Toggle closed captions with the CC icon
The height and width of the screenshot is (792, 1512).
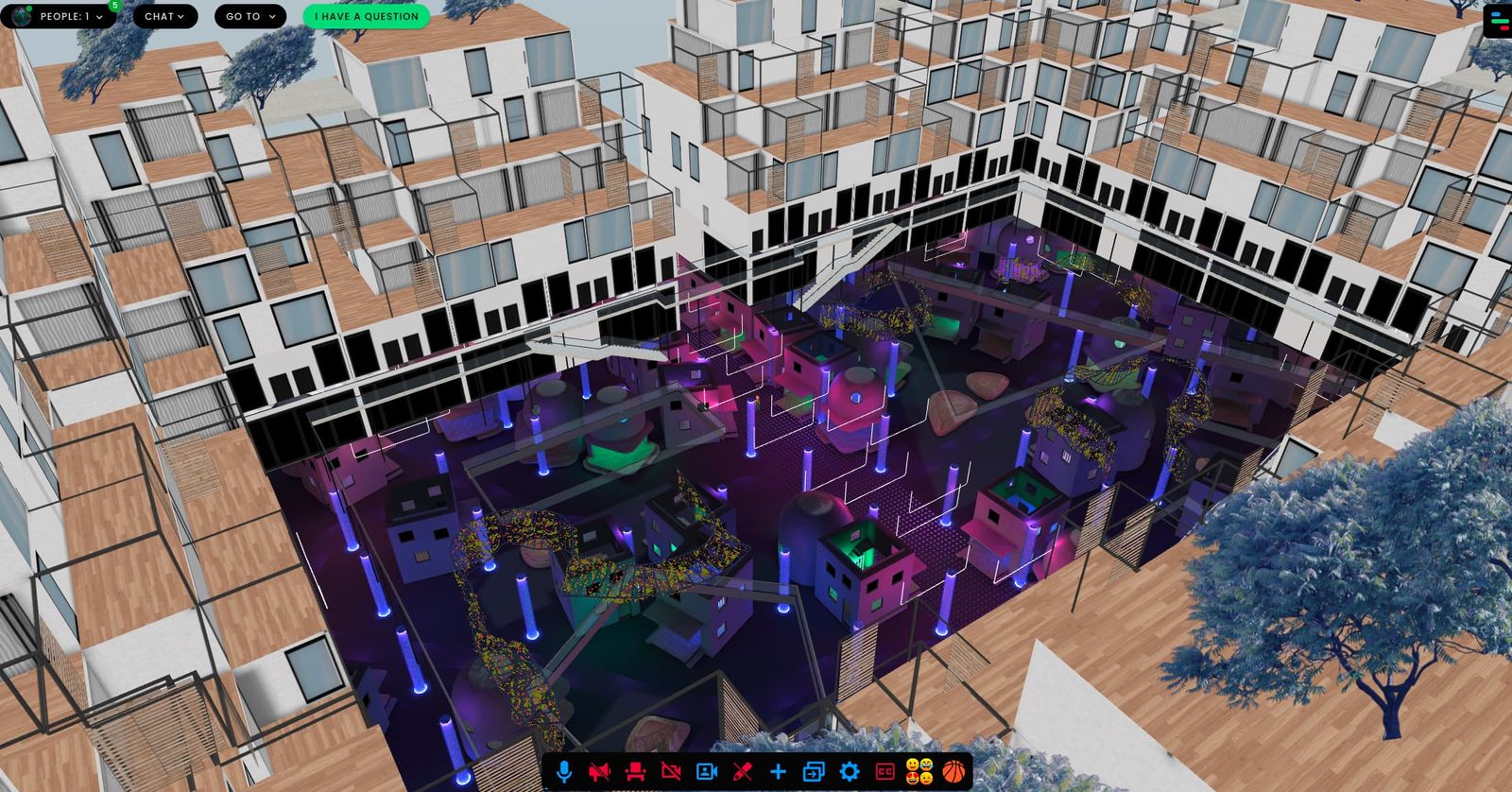(885, 771)
